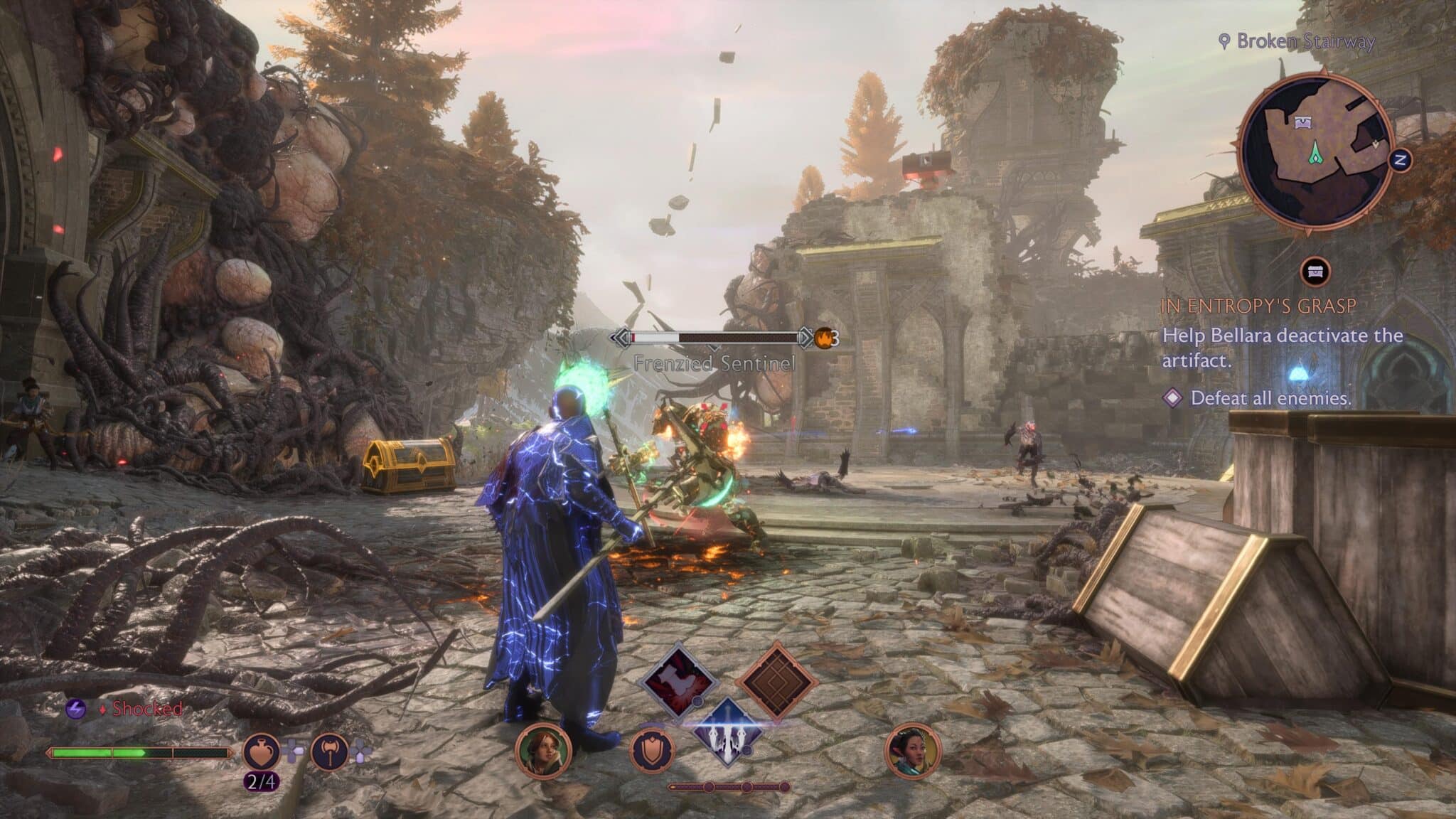Click the round shield block icon
1456x819 pixels.
pos(653,751)
